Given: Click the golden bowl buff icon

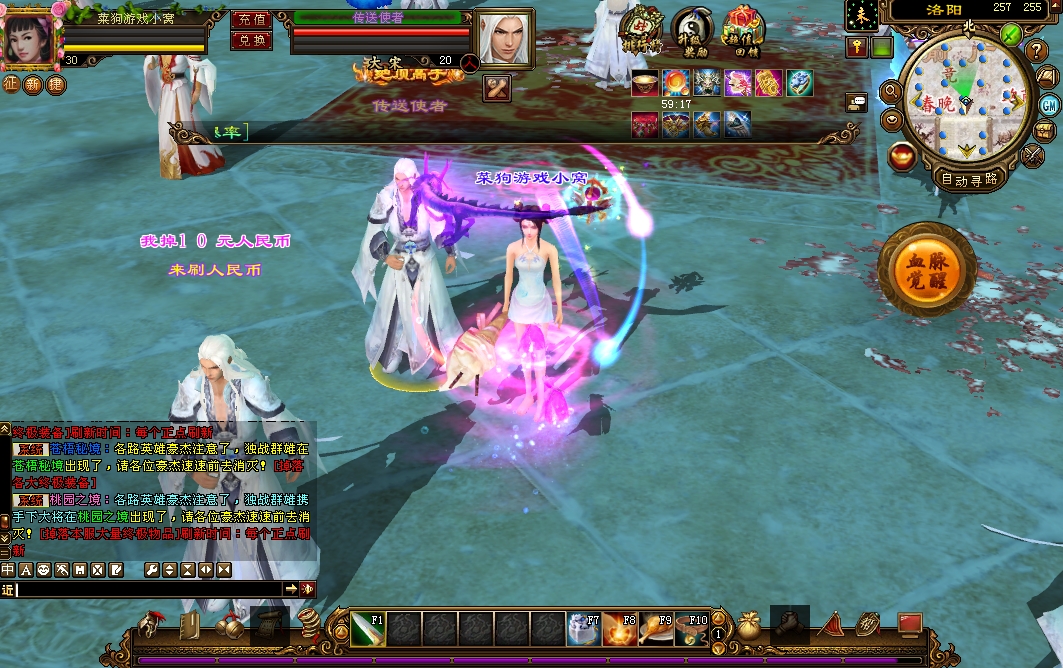Looking at the screenshot, I should click(645, 83).
